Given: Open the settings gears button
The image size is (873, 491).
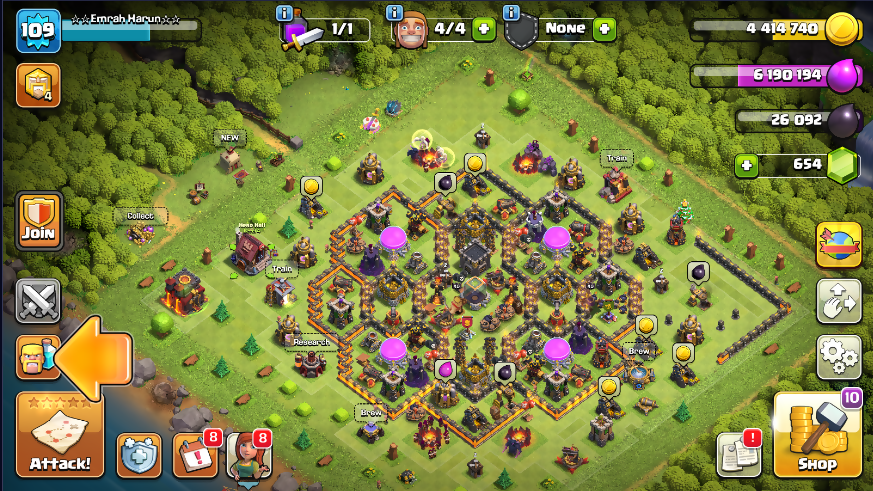Looking at the screenshot, I should [839, 354].
